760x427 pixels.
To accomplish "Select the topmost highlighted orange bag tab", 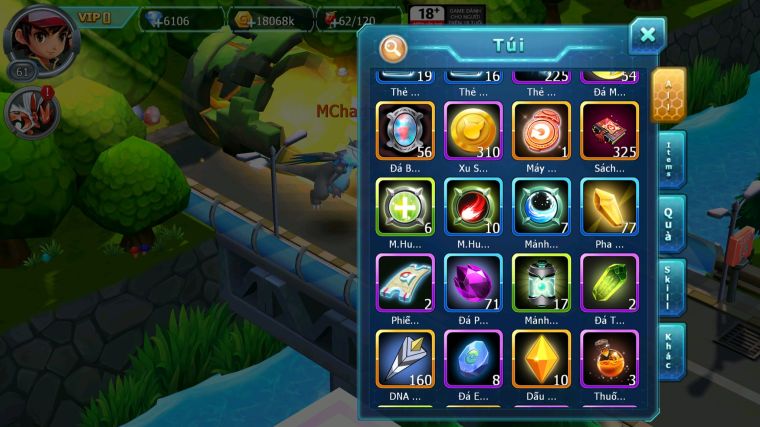I will pos(668,94).
